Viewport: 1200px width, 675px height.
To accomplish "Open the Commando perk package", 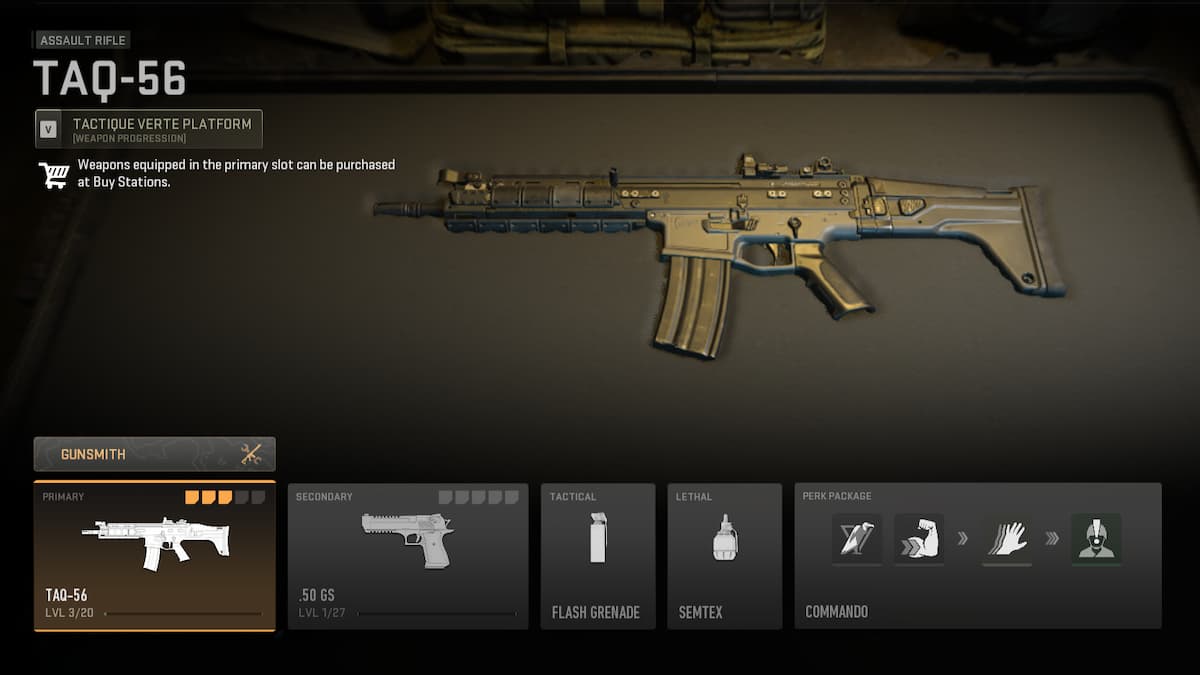I will pos(977,556).
